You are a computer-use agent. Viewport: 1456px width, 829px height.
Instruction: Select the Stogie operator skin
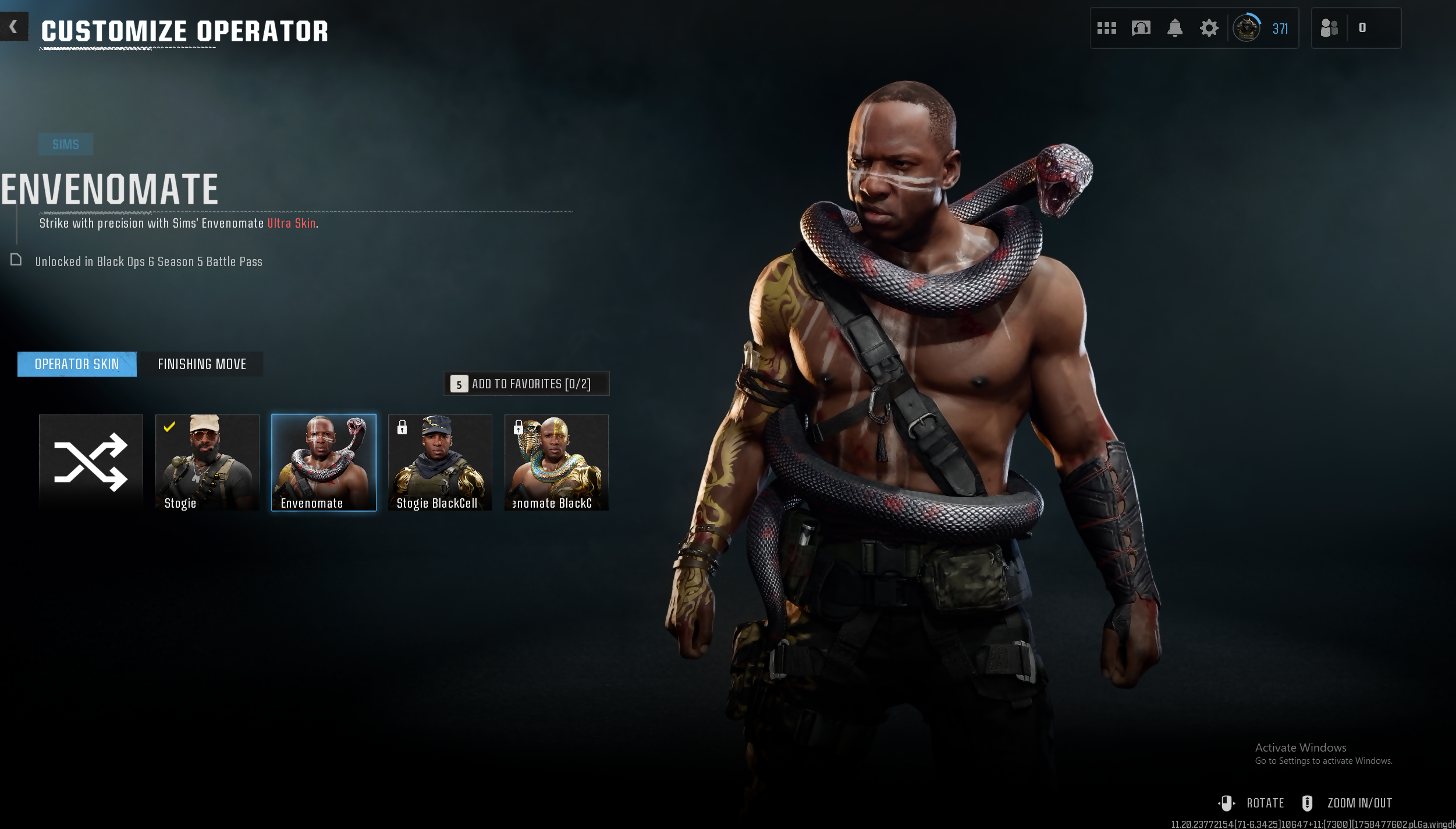207,462
